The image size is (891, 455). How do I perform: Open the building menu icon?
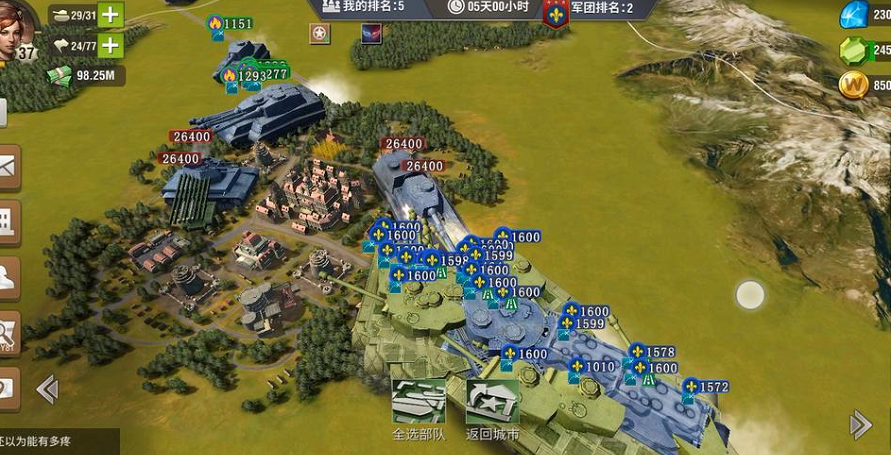click(x=8, y=222)
